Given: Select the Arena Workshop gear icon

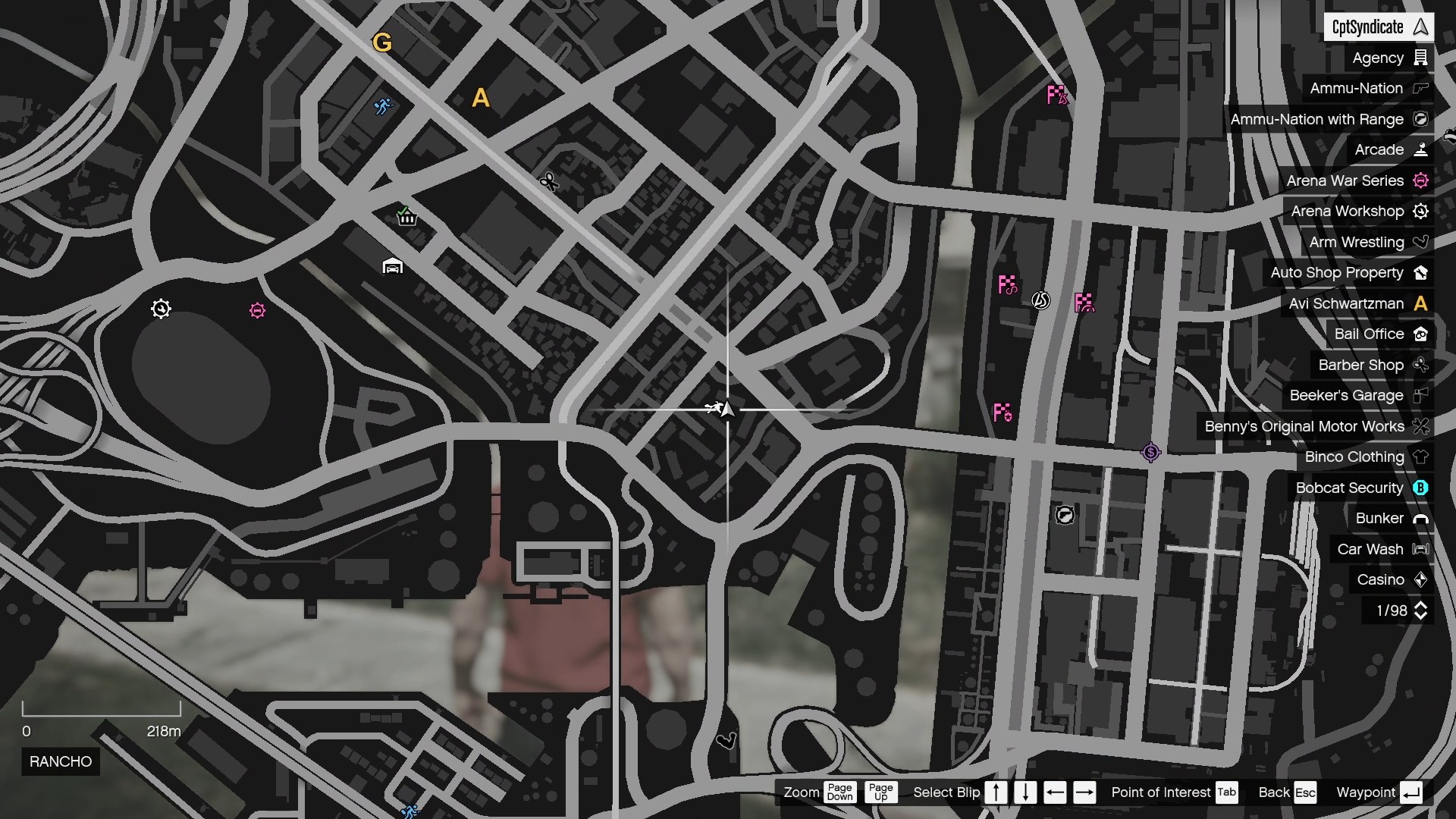Looking at the screenshot, I should [1421, 212].
